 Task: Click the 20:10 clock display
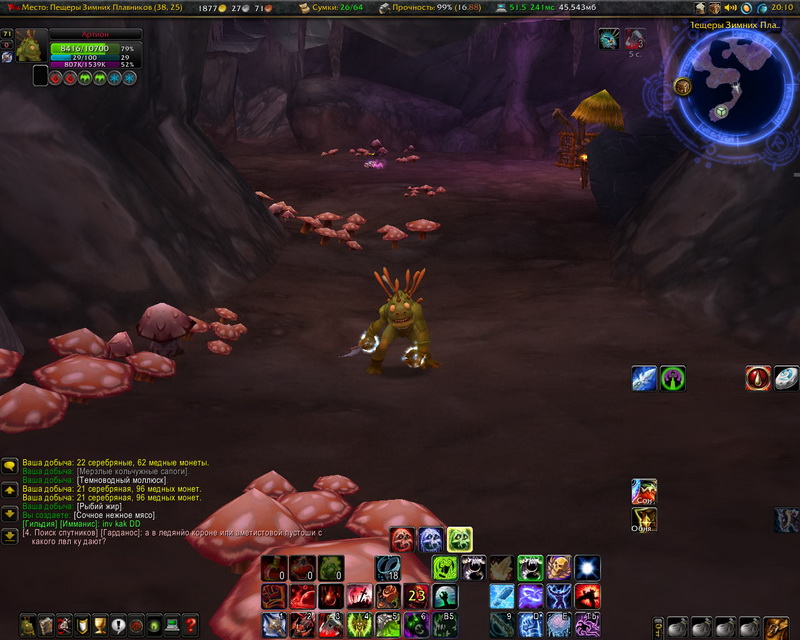(781, 8)
